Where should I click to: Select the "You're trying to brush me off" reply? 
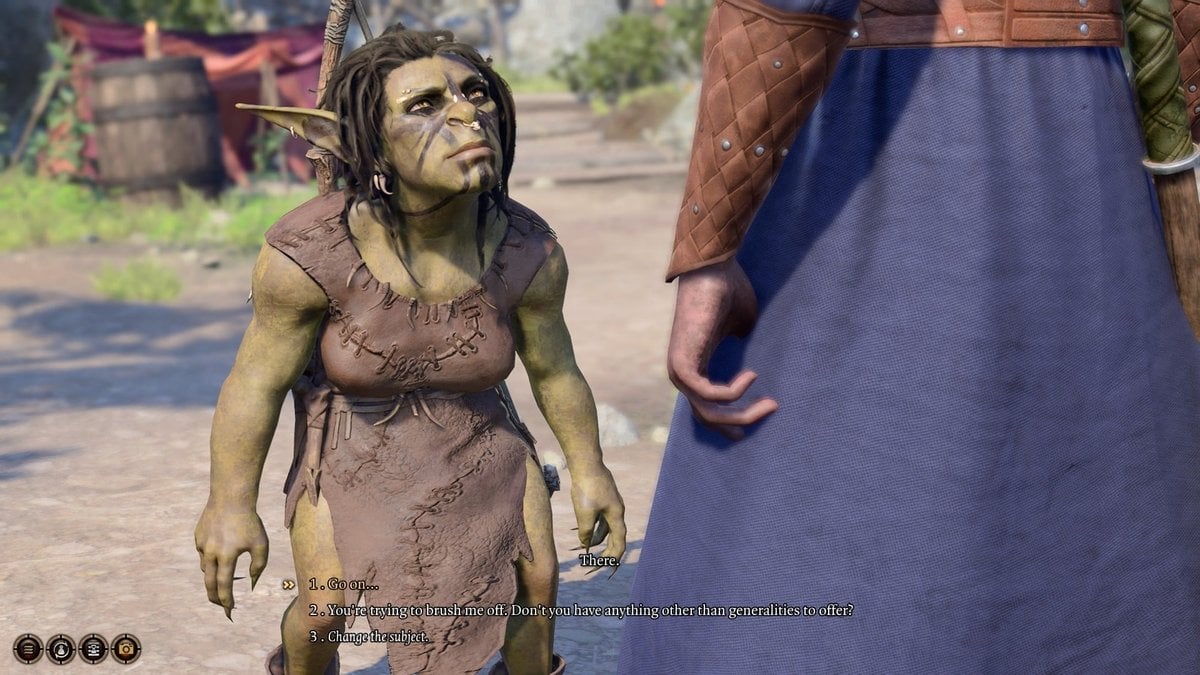click(x=580, y=610)
